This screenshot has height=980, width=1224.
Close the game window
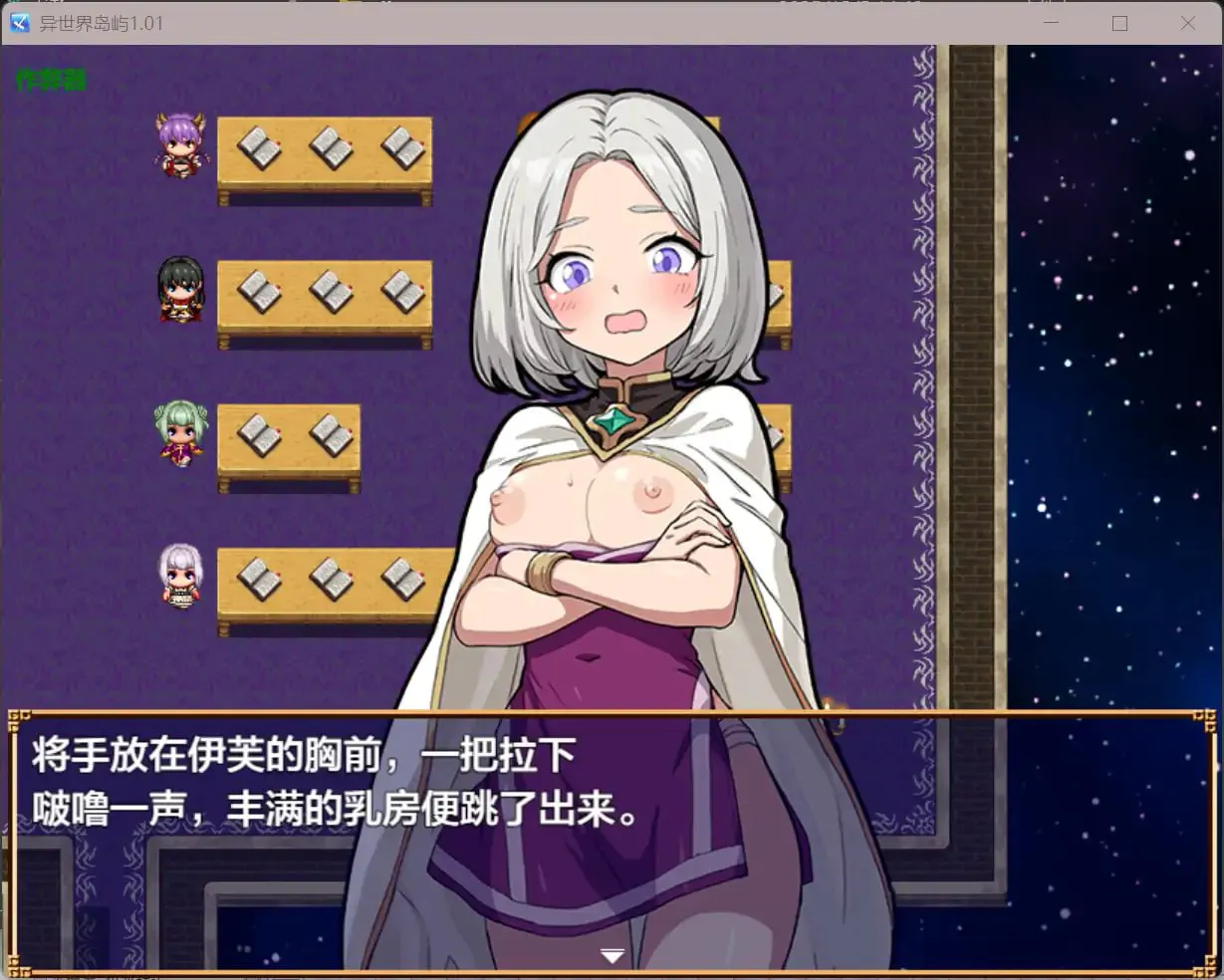click(1187, 23)
